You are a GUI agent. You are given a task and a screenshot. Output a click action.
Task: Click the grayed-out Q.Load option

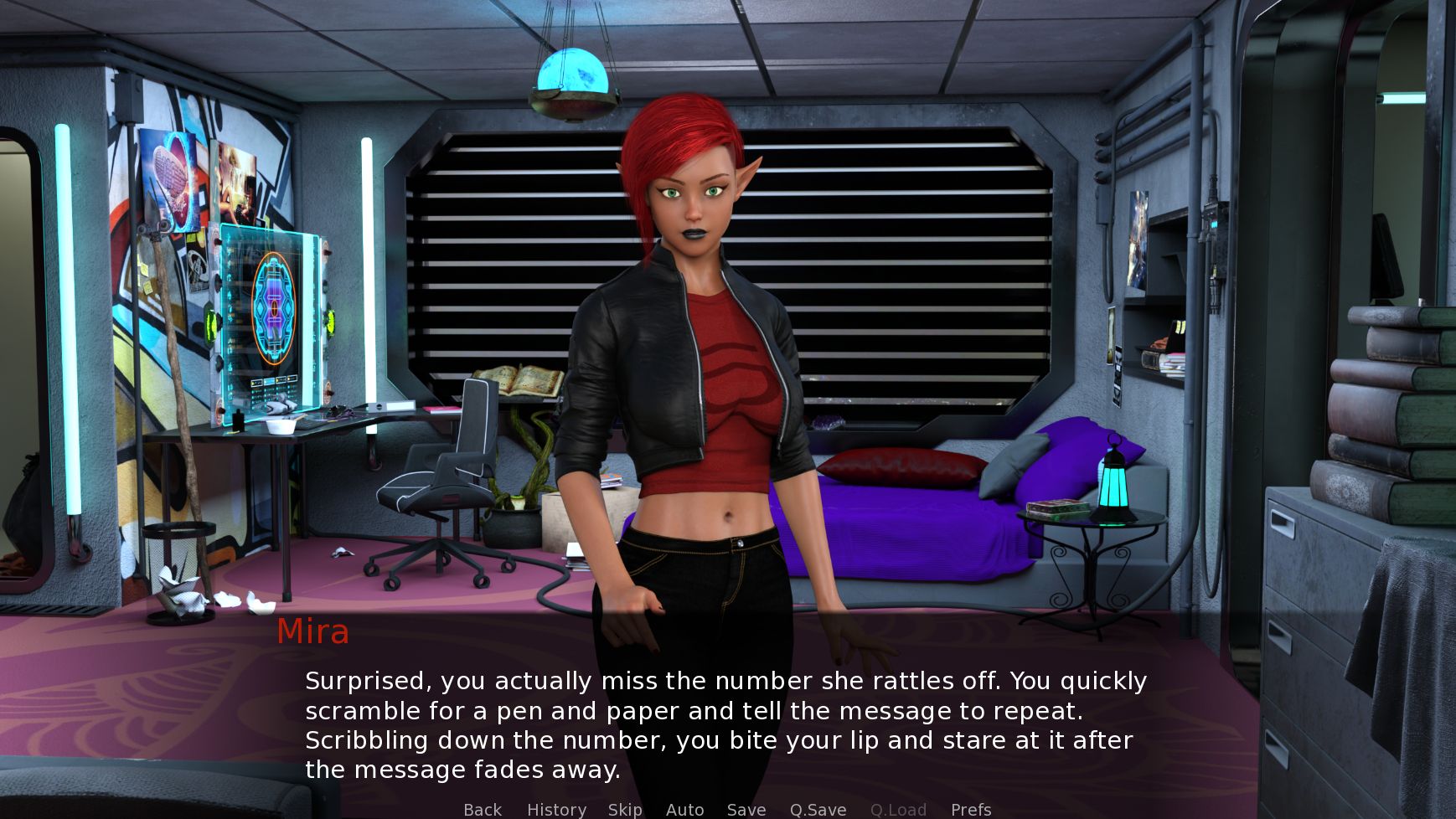tap(897, 809)
